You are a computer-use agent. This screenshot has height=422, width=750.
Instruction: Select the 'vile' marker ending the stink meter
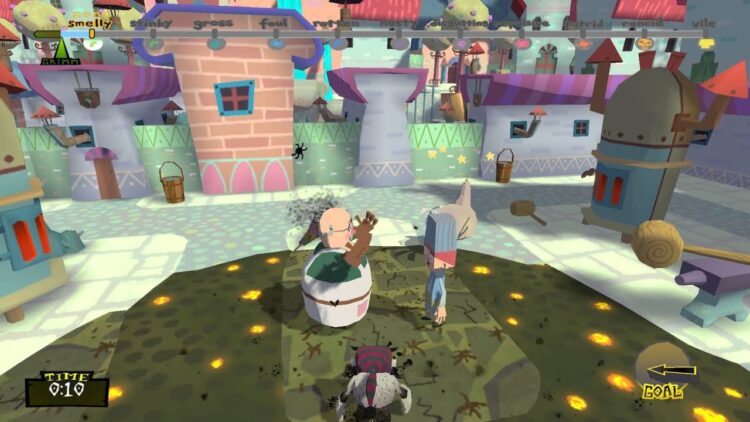click(x=706, y=43)
